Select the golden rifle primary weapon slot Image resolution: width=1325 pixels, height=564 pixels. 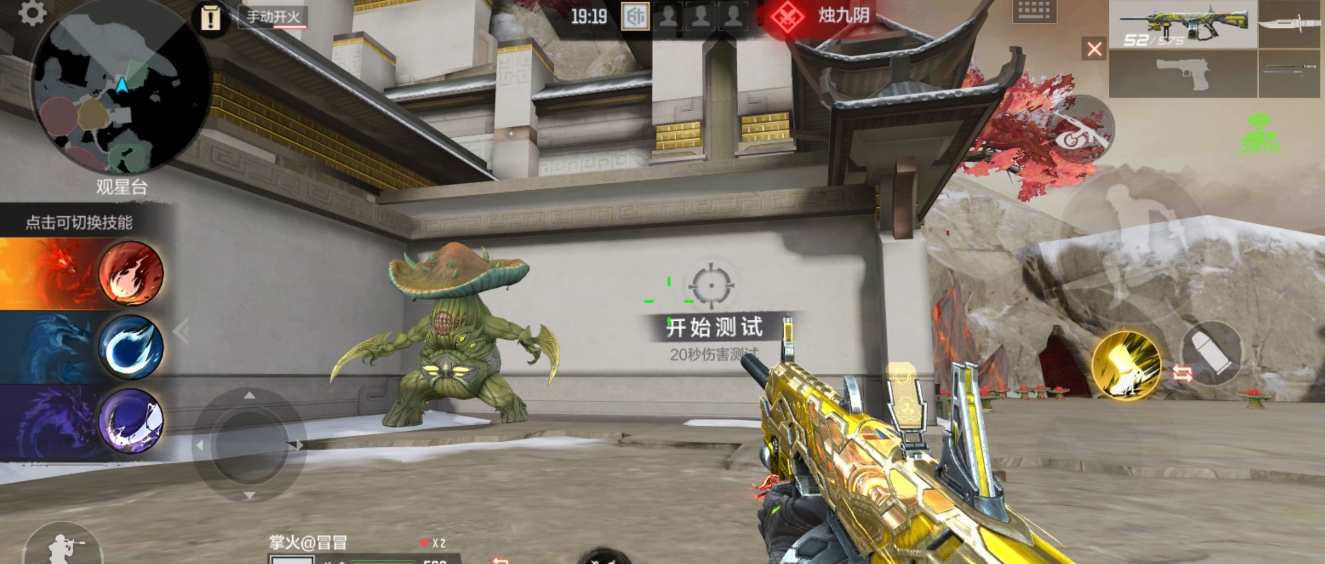(x=1182, y=24)
